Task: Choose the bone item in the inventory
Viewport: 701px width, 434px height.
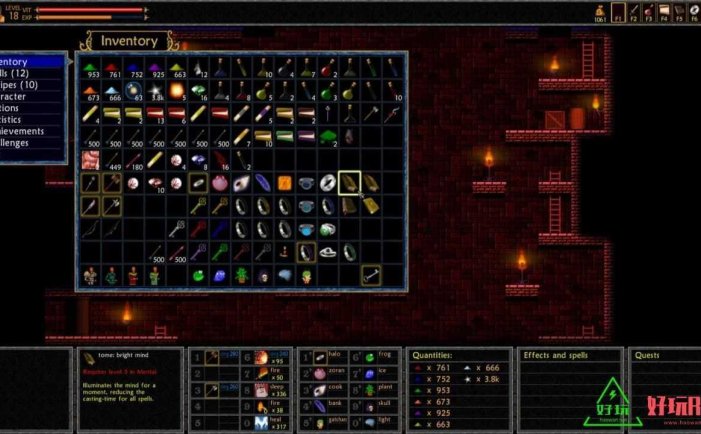Action: click(x=370, y=273)
